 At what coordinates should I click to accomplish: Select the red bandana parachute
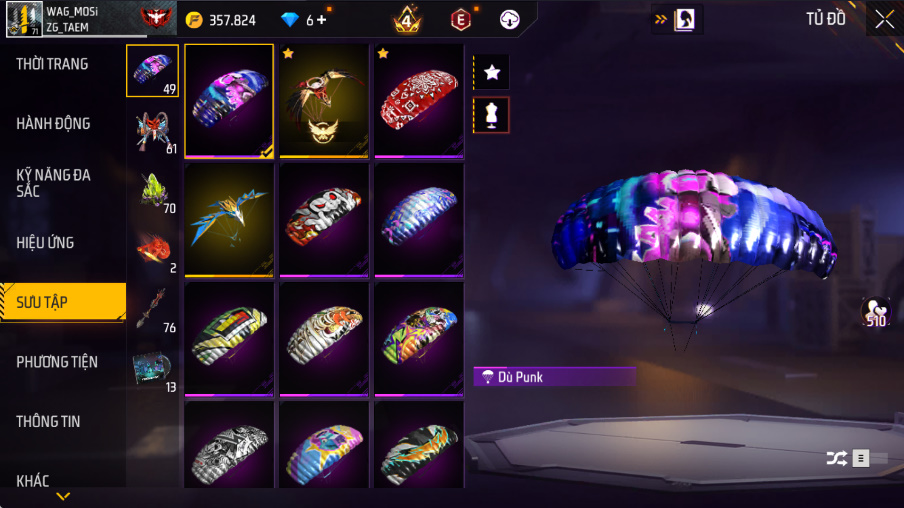click(x=419, y=100)
